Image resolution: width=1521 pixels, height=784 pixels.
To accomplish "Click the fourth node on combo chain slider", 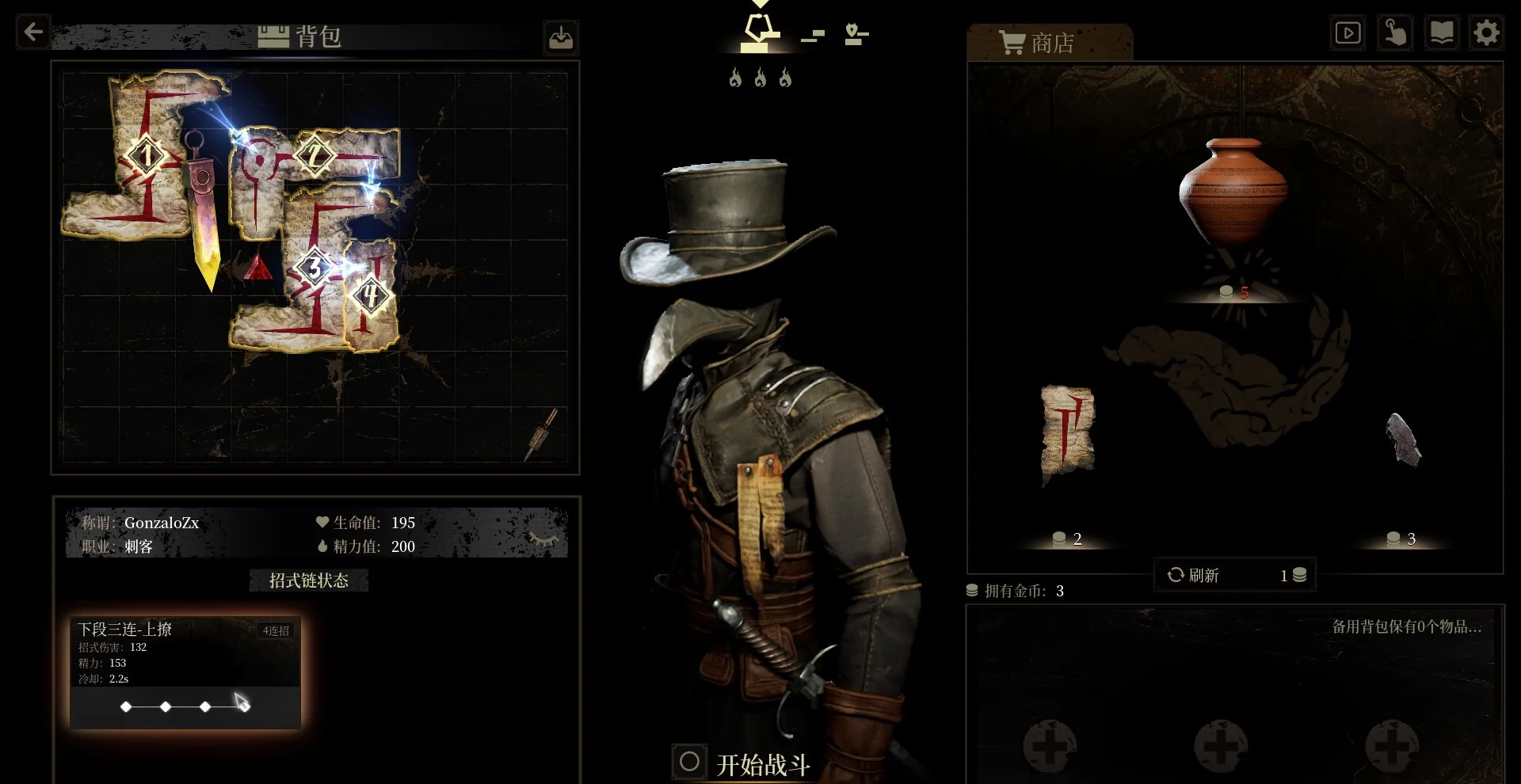I will pyautogui.click(x=243, y=706).
